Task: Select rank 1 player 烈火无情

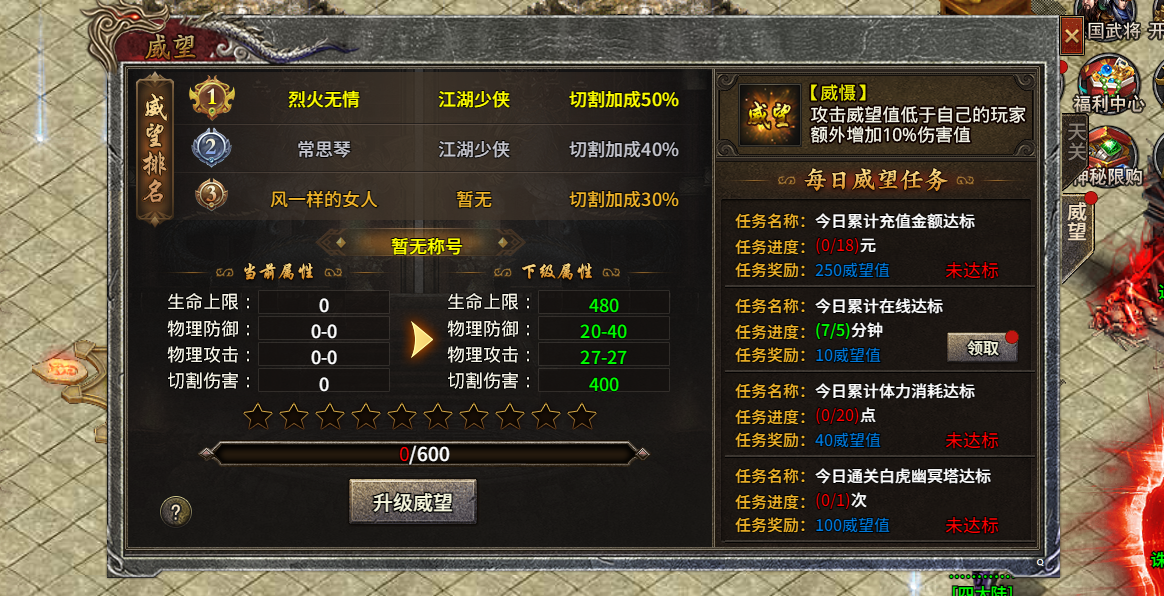Action: pos(324,100)
